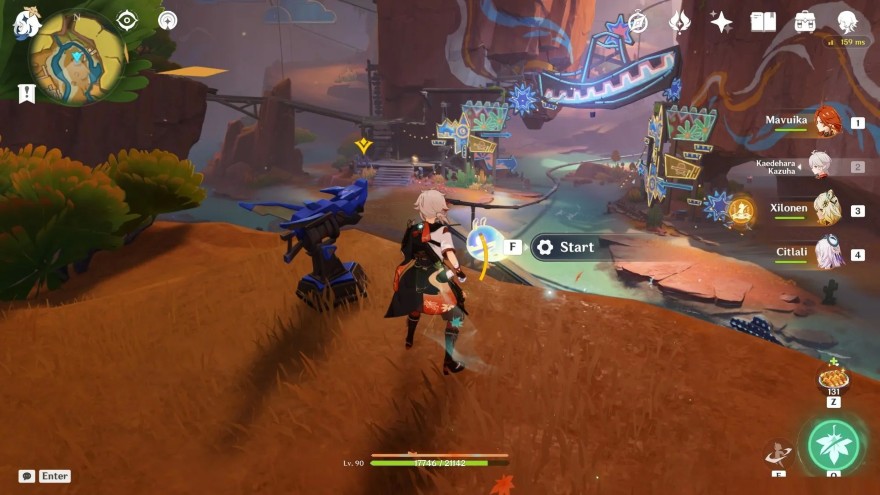Open the character profile head icon
The height and width of the screenshot is (495, 880).
tap(846, 22)
